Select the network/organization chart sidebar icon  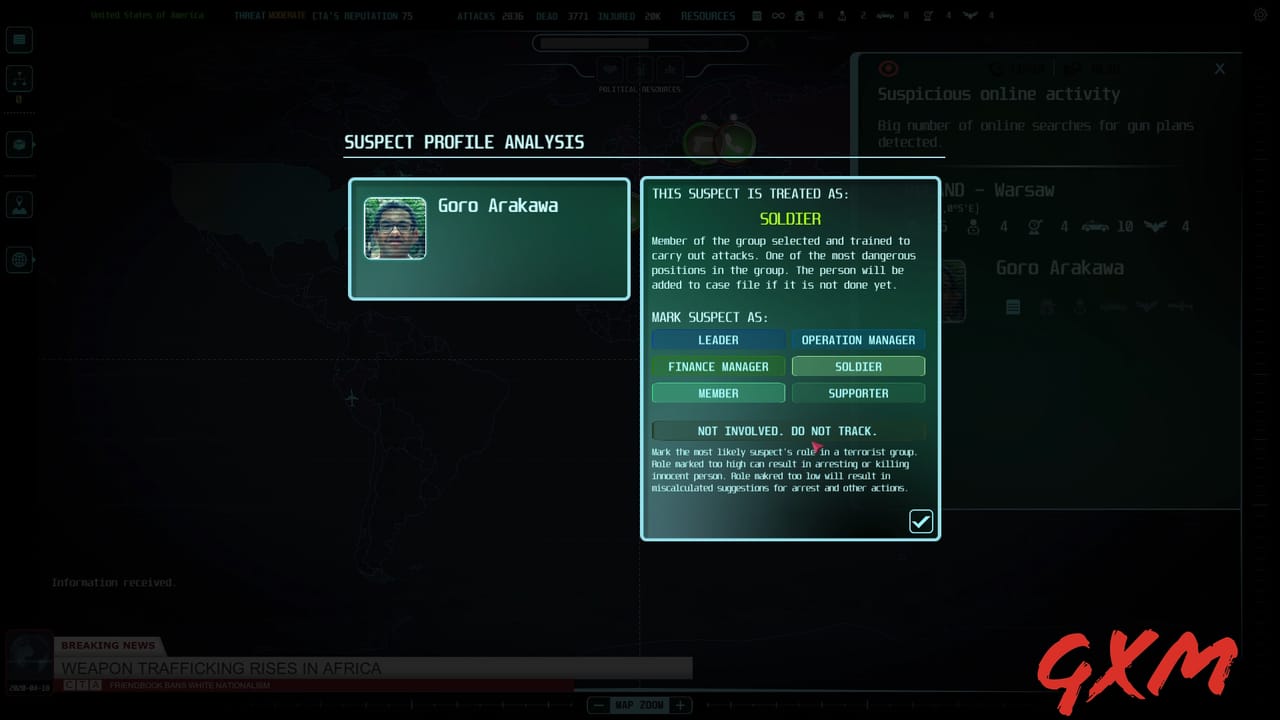point(21,78)
